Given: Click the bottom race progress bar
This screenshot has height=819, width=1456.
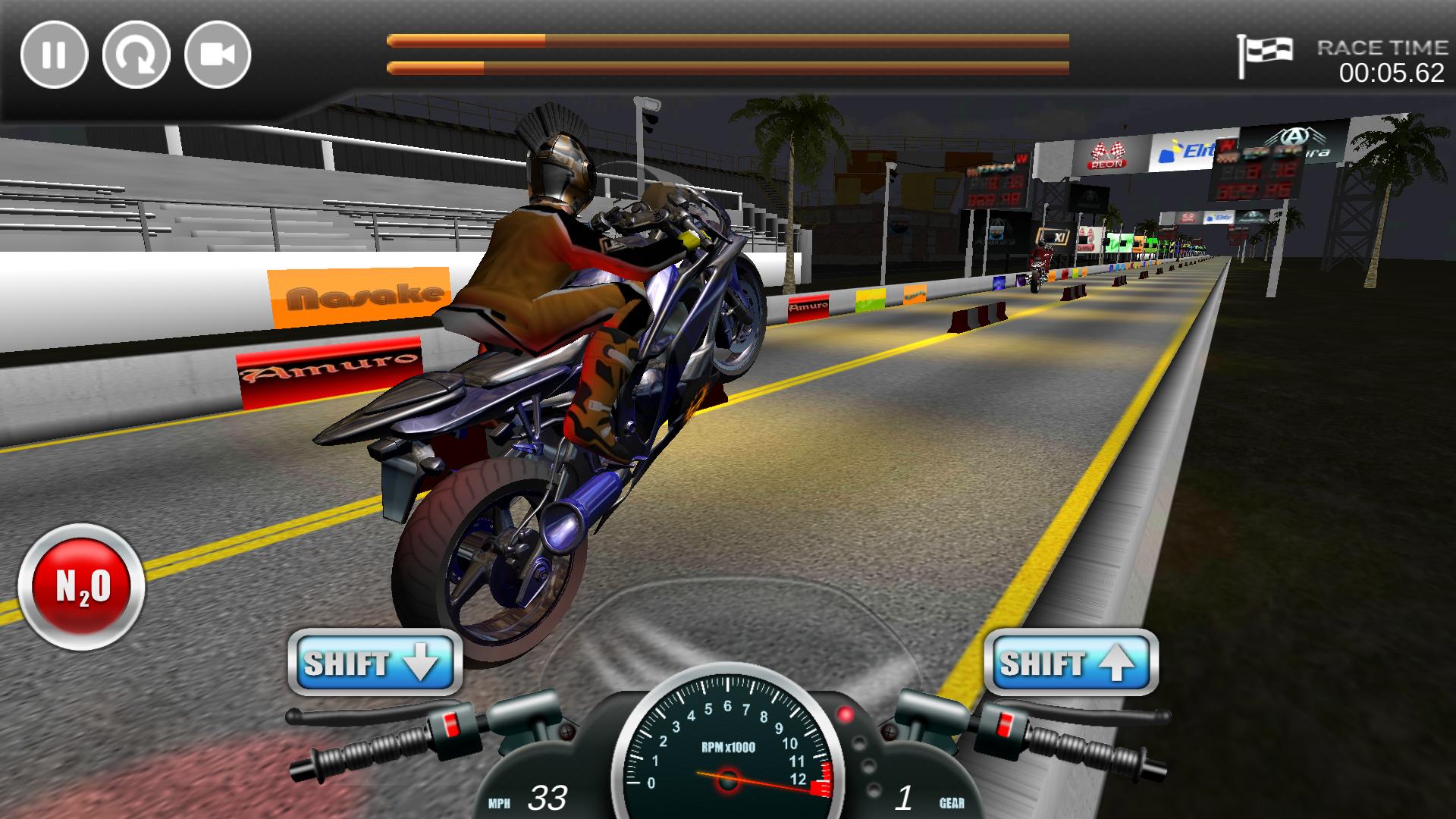Looking at the screenshot, I should click(x=728, y=68).
